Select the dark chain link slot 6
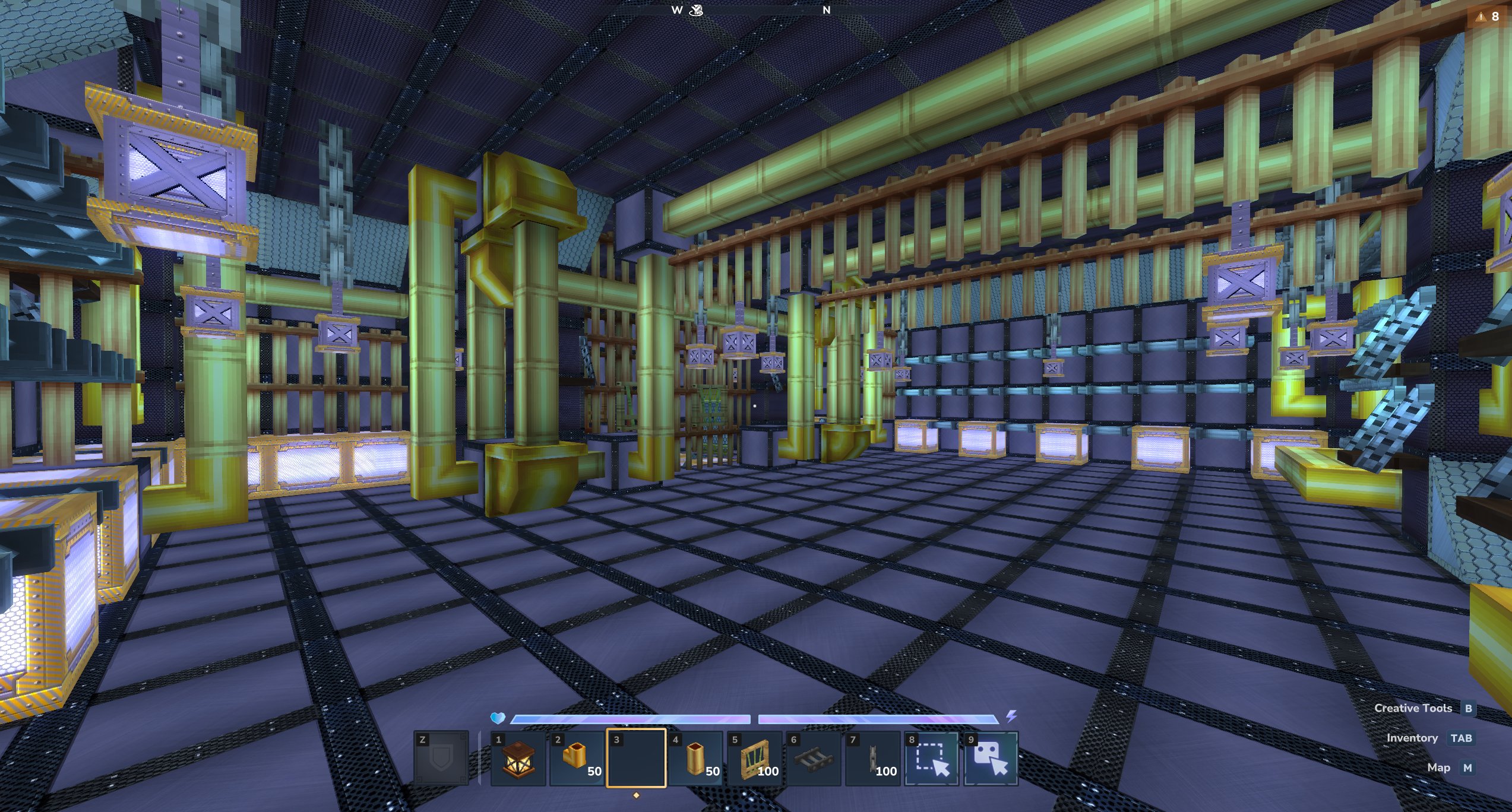Screen dimensions: 1512x812 coord(813,759)
